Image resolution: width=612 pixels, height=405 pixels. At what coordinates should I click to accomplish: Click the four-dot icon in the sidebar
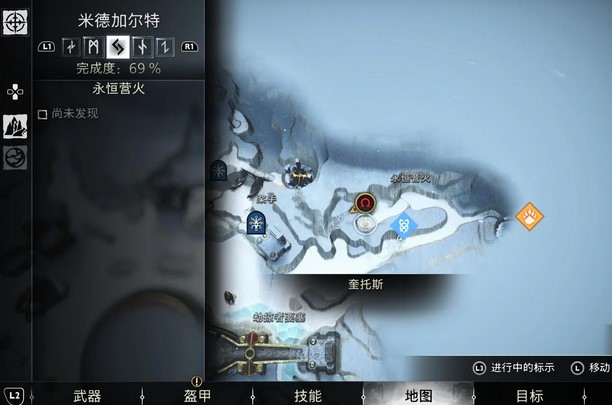[x=14, y=91]
